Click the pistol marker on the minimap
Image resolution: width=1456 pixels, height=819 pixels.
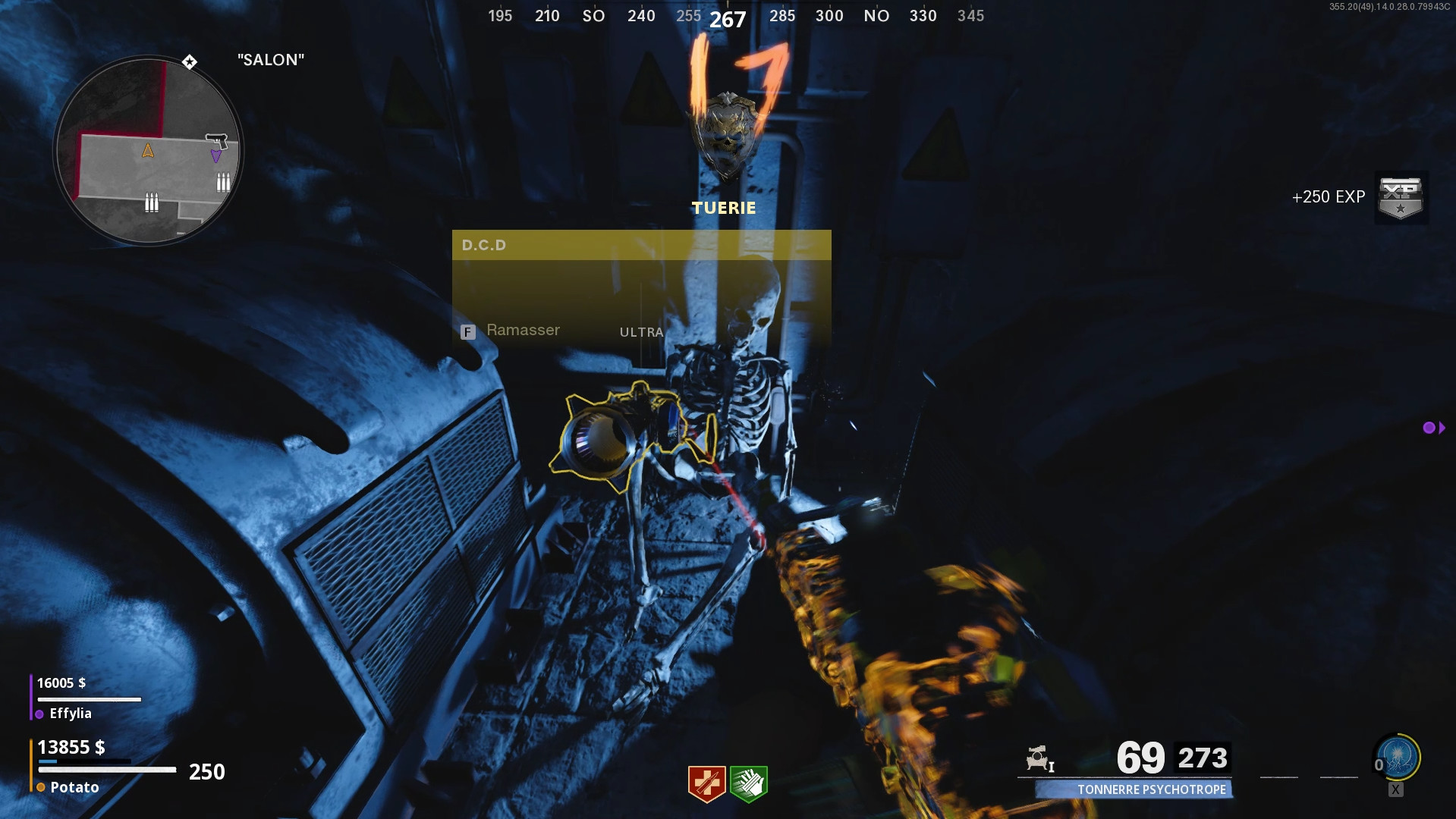point(217,141)
